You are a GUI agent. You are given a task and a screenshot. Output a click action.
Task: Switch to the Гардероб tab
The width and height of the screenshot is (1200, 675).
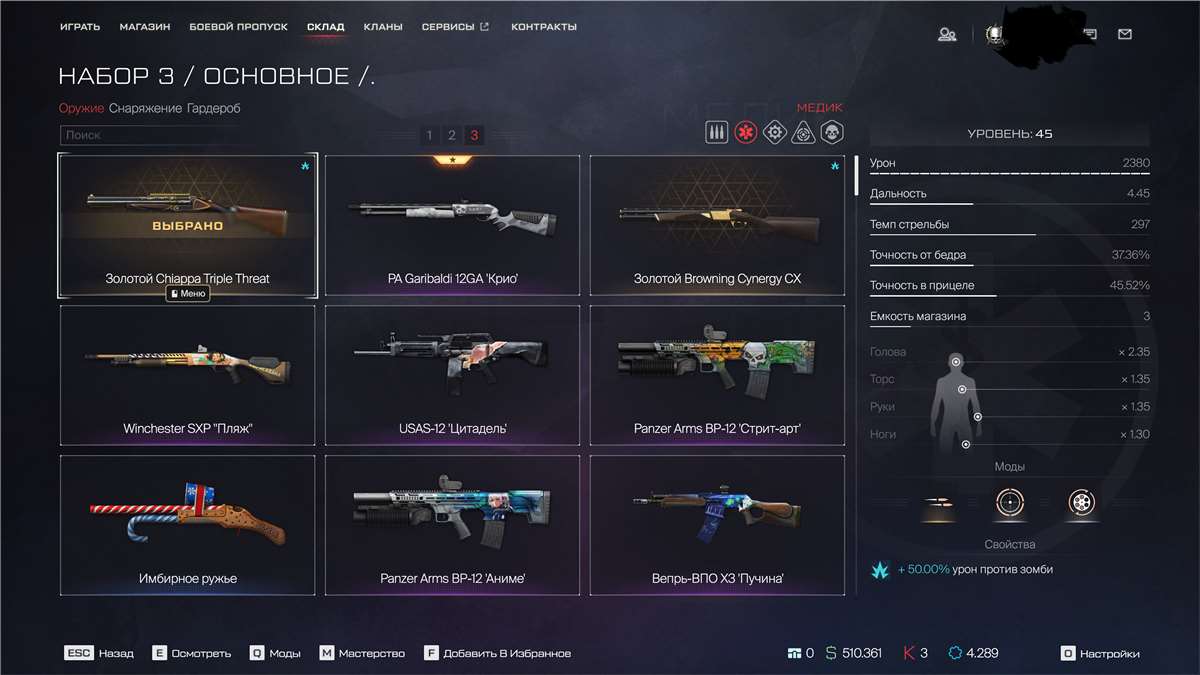coord(213,108)
